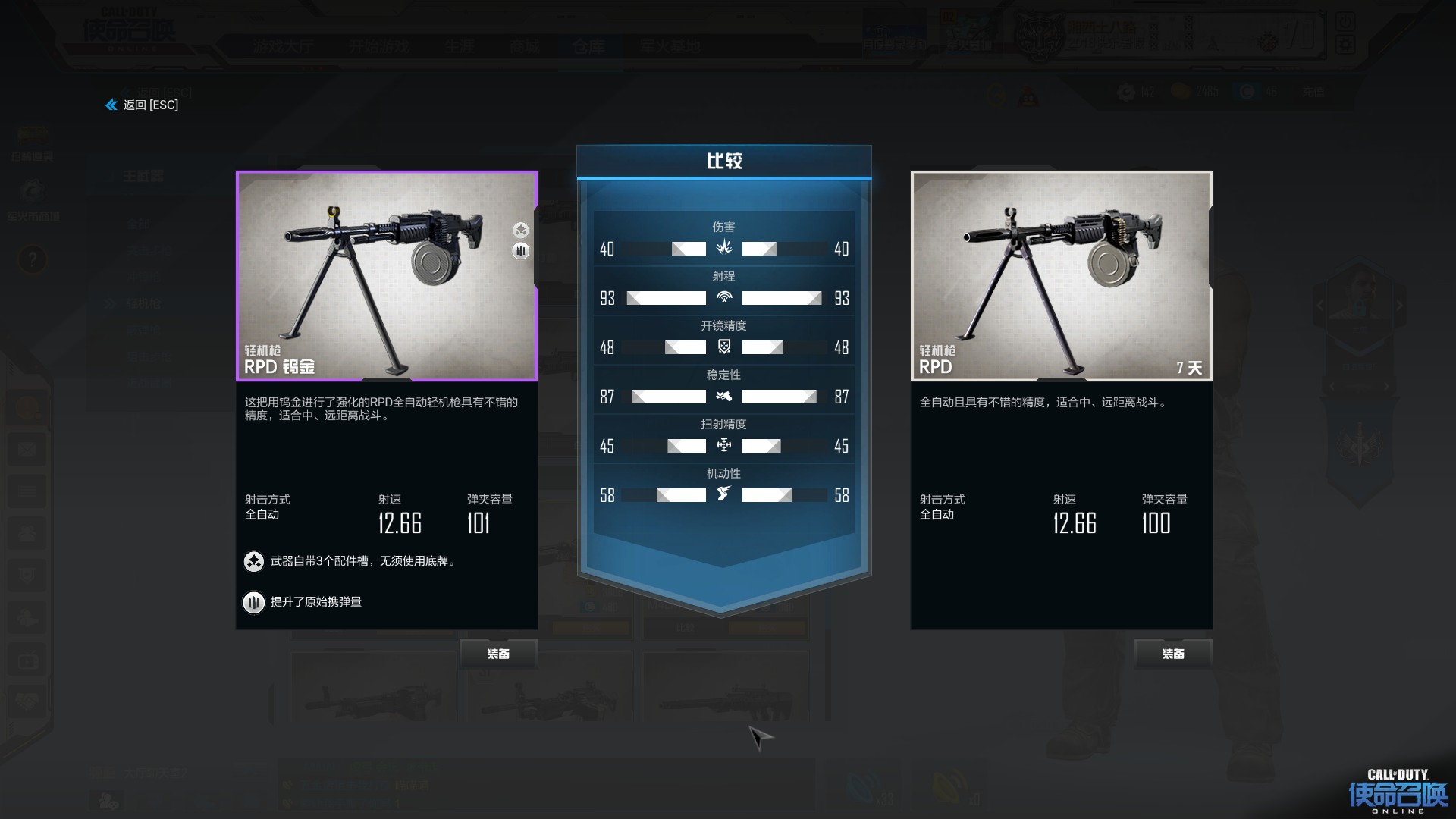Equip the 7-day standard RPD
The image size is (1456, 819).
pyautogui.click(x=1172, y=654)
